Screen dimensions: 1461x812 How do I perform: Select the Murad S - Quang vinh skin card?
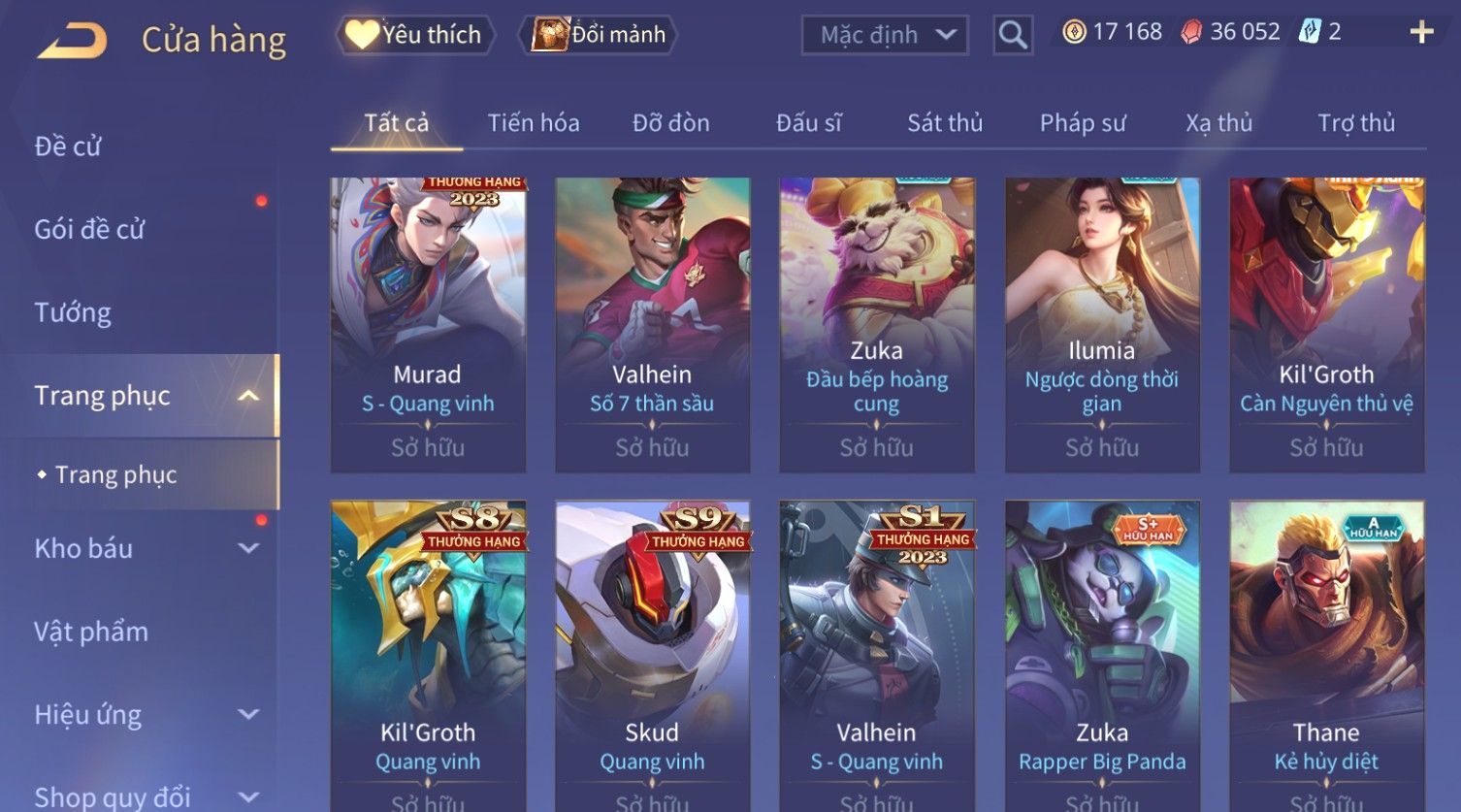point(428,324)
